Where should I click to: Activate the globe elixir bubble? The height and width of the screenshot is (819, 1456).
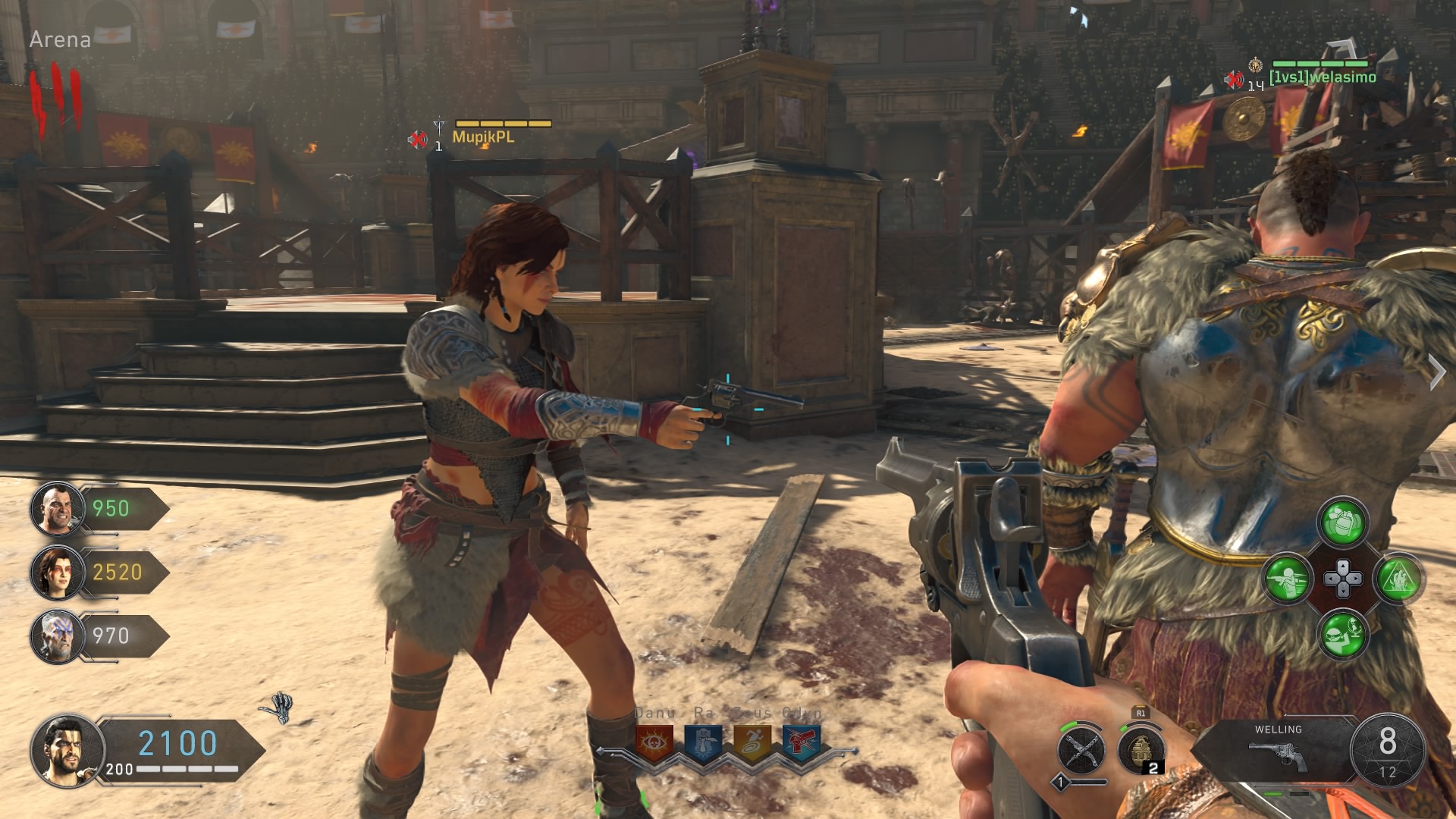pyautogui.click(x=1343, y=634)
